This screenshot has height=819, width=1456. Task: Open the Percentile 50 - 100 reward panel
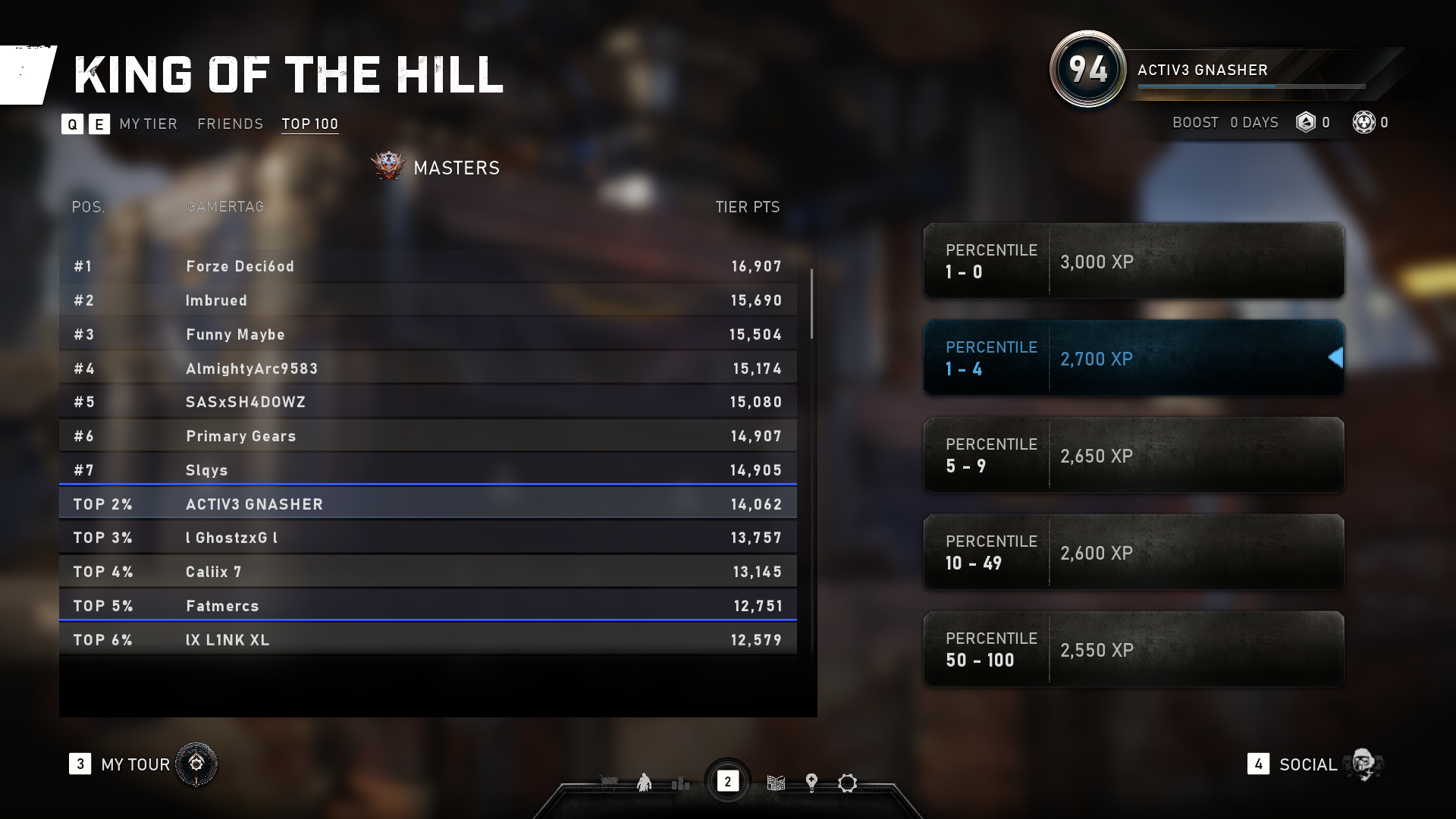pos(1134,649)
